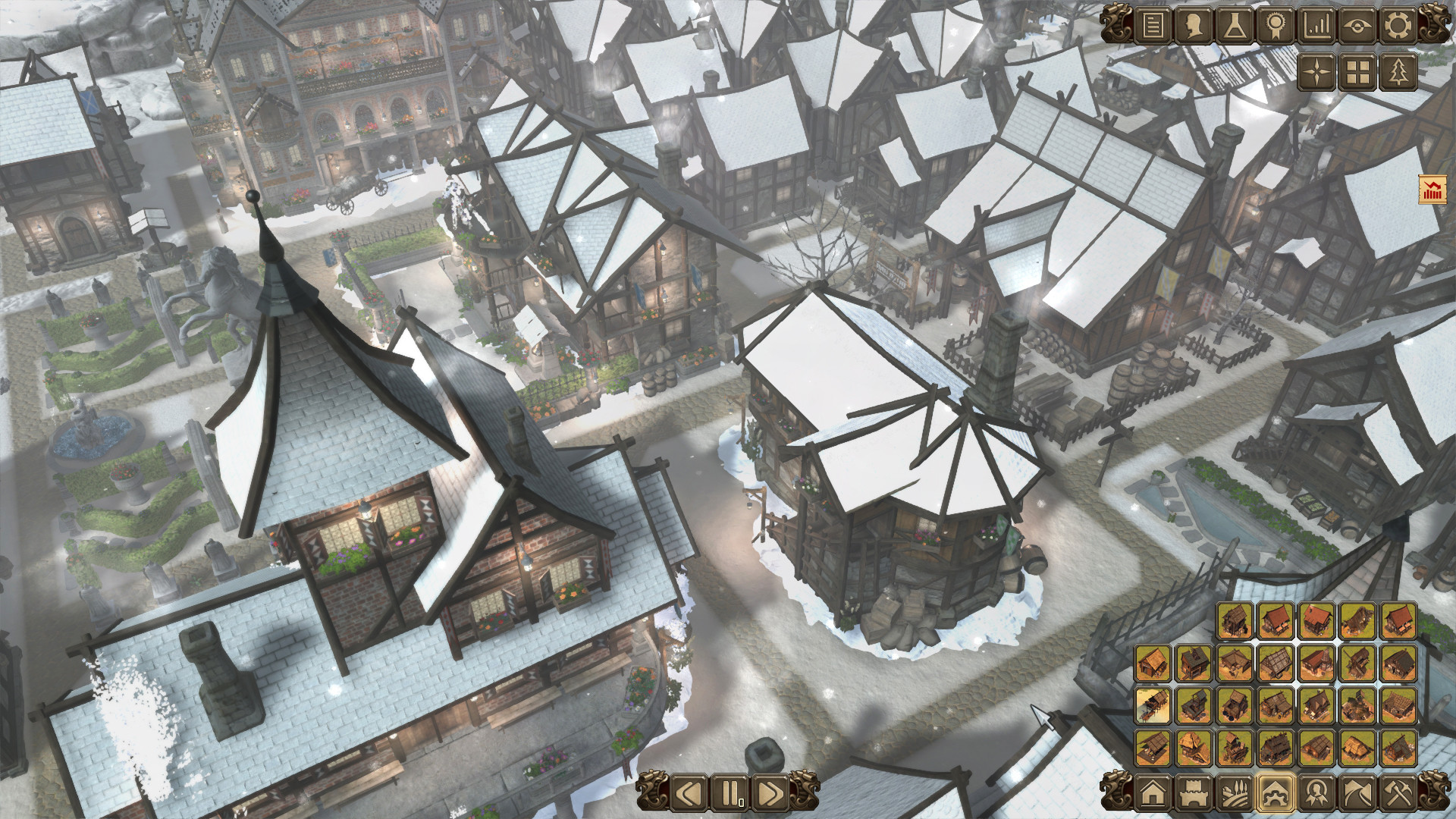
Task: Open the head silhouette panel
Action: click(1193, 27)
